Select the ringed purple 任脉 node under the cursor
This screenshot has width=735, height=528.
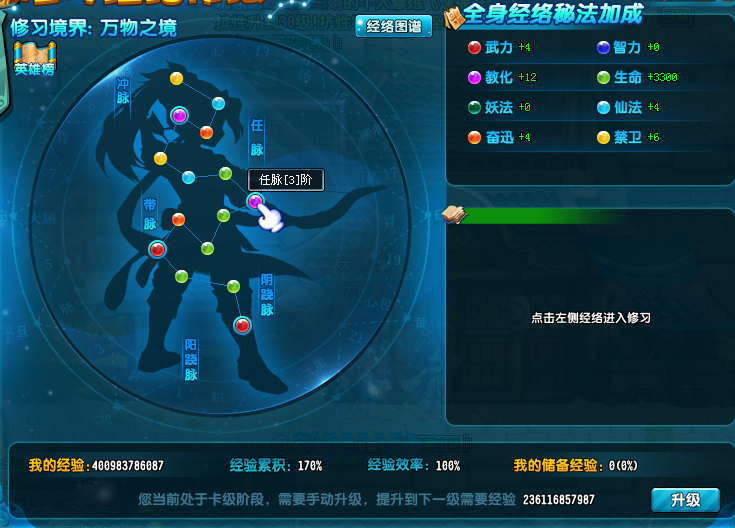pyautogui.click(x=255, y=202)
